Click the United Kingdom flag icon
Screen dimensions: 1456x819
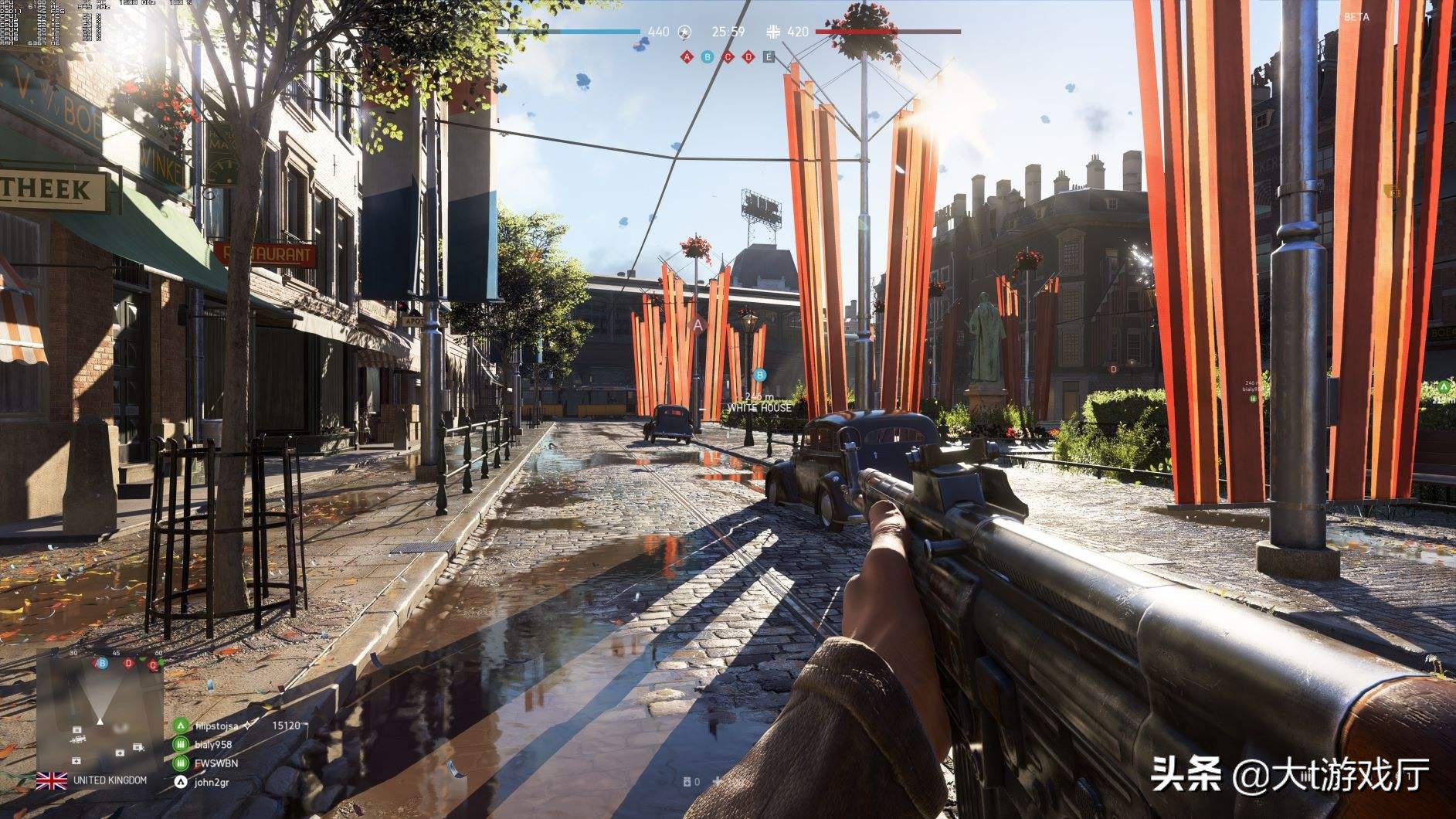[x=52, y=781]
